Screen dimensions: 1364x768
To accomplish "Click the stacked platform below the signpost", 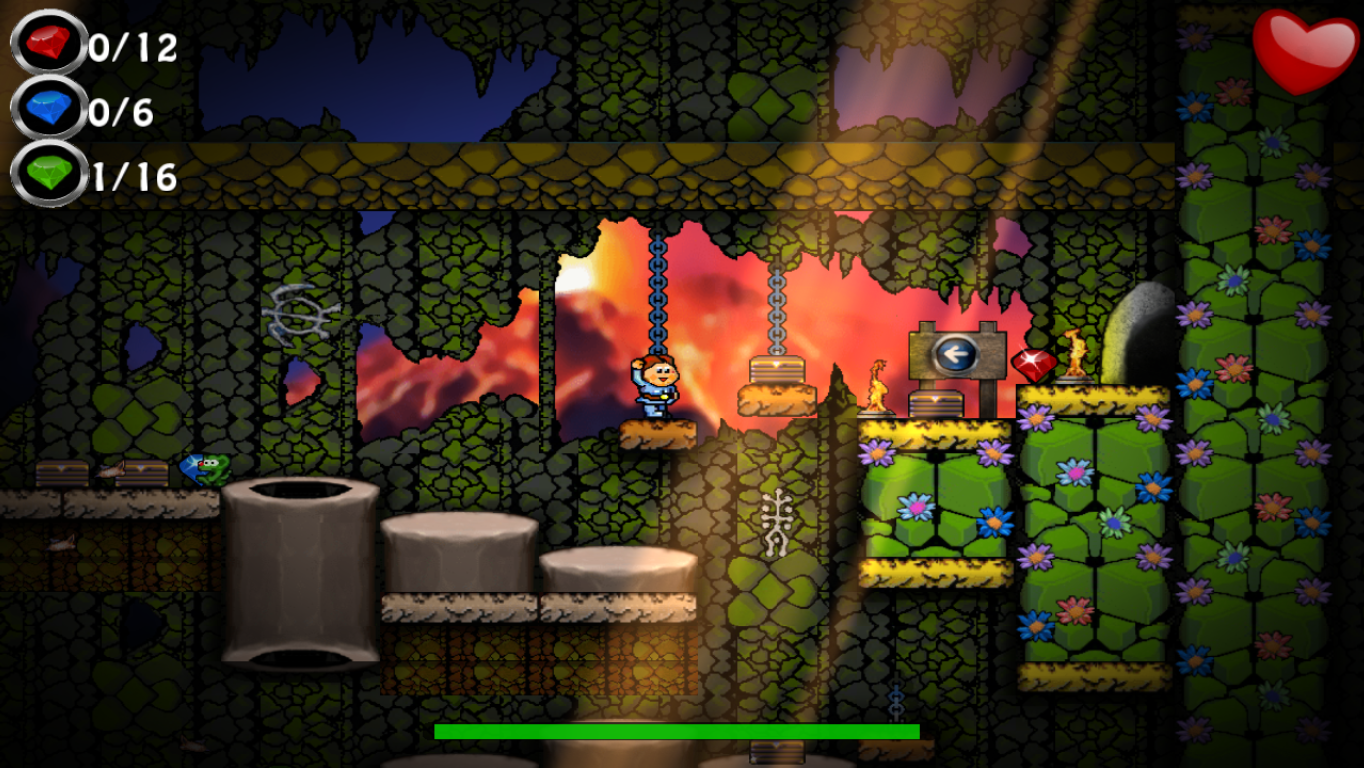I will (x=936, y=405).
